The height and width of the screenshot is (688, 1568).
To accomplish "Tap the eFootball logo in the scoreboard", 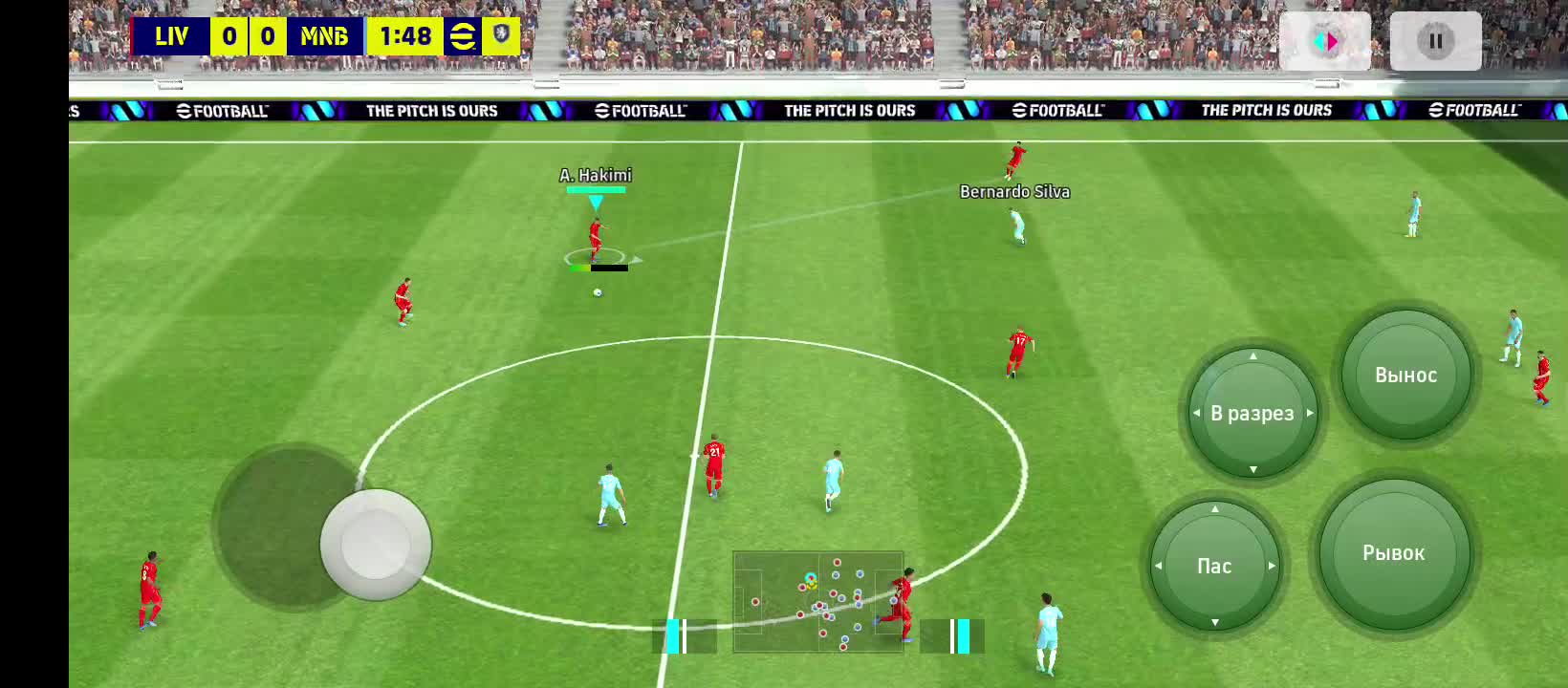I will coord(462,36).
